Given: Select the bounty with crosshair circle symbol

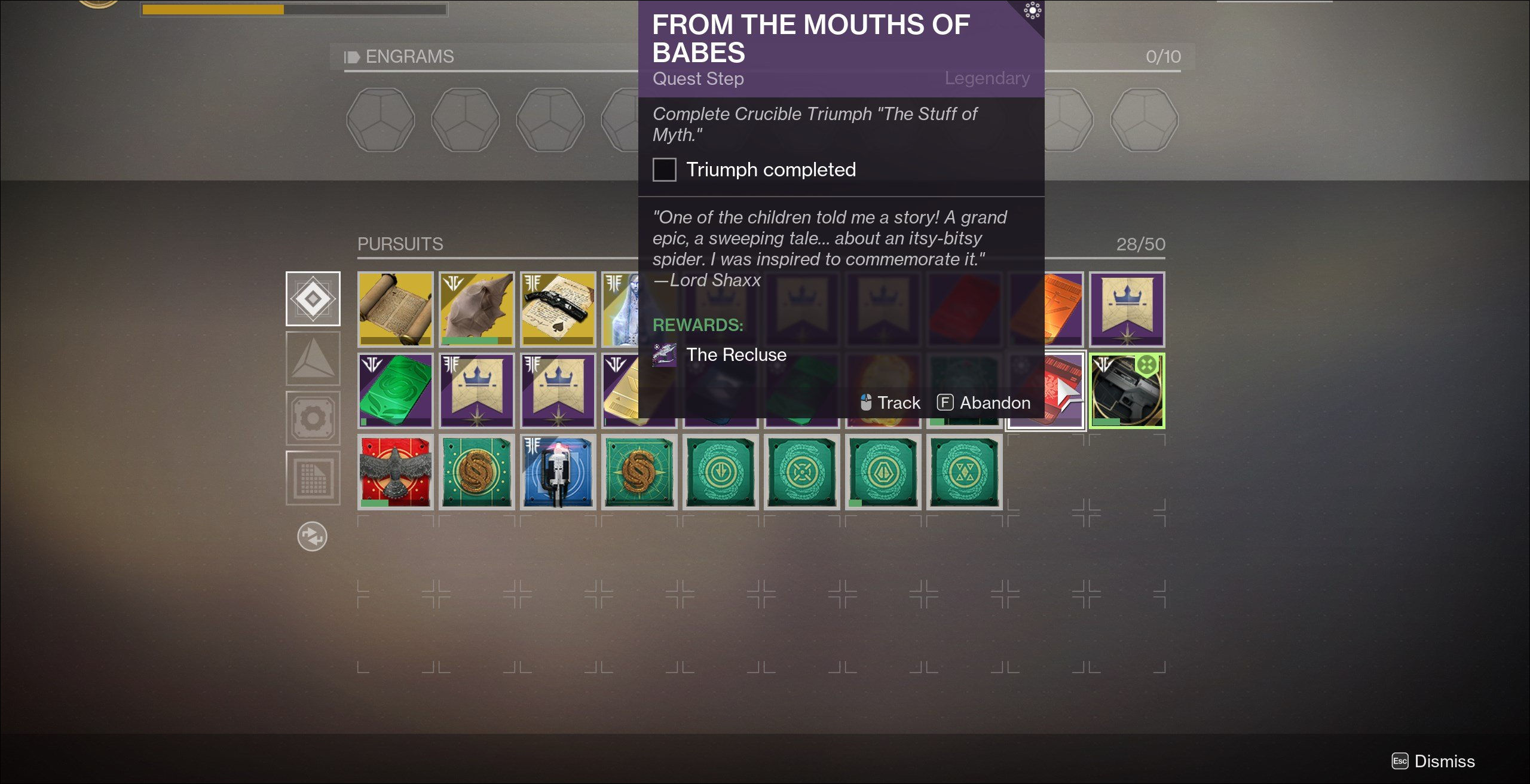Looking at the screenshot, I should pyautogui.click(x=801, y=471).
